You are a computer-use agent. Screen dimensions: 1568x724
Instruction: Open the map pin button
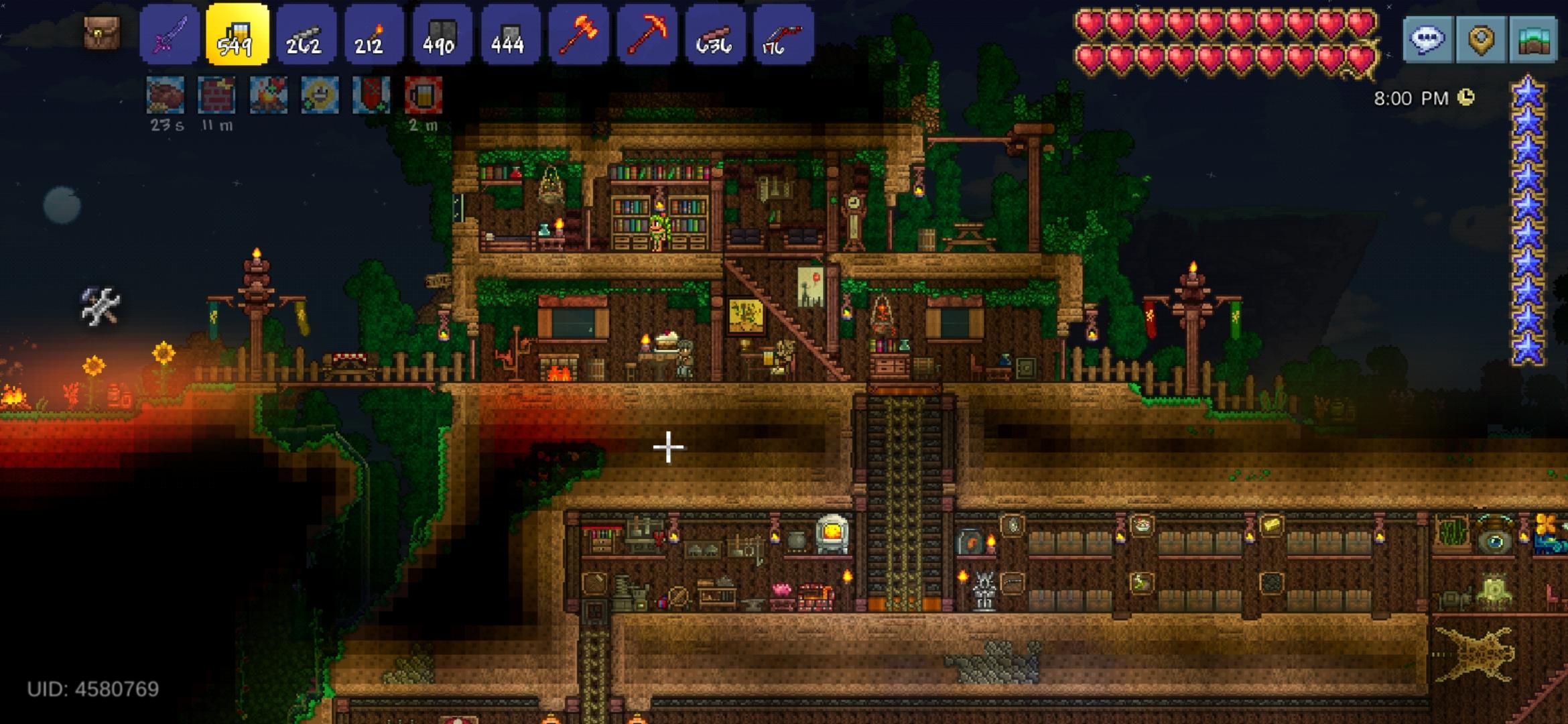tap(1481, 40)
